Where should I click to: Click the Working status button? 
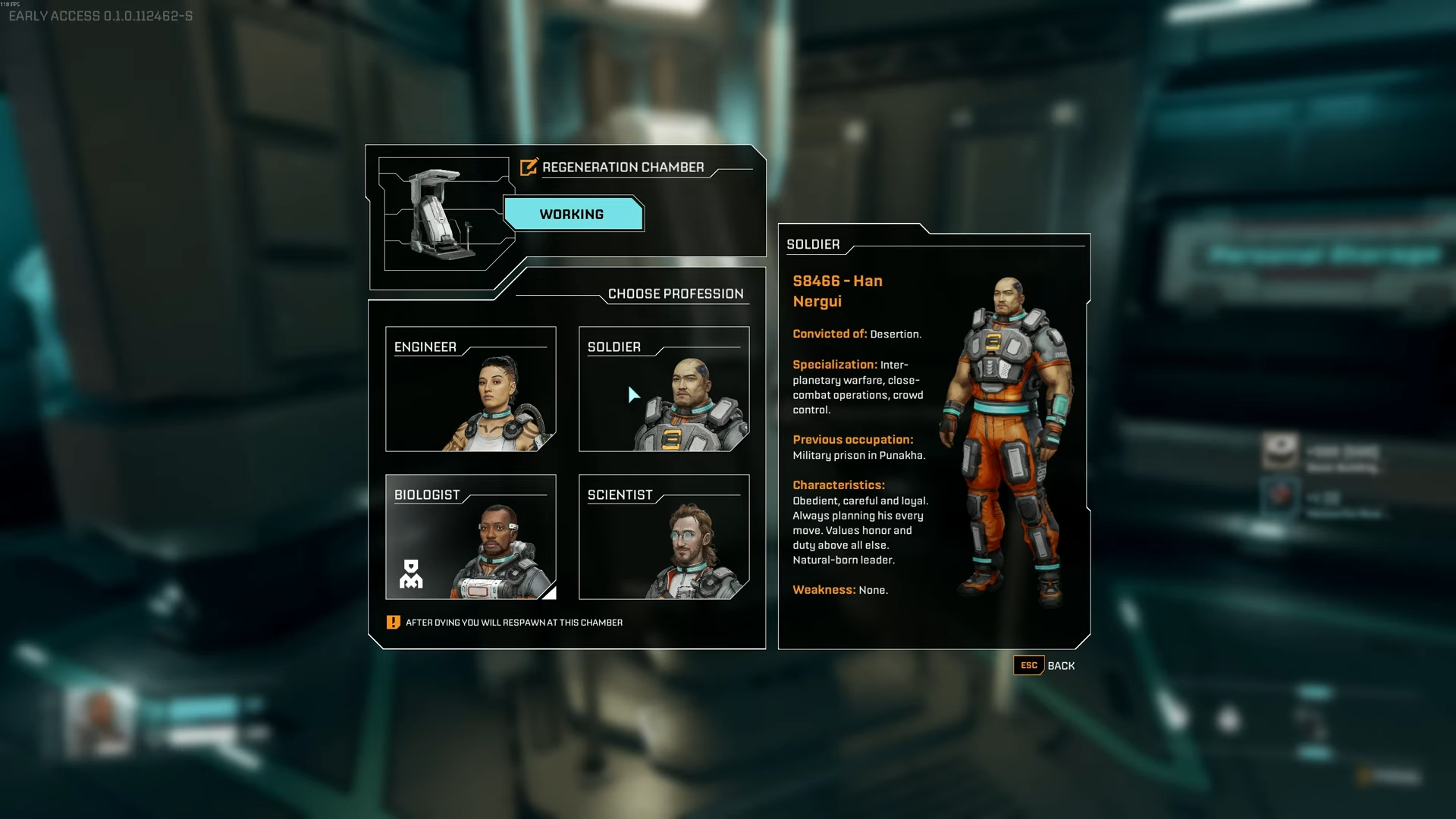[573, 215]
